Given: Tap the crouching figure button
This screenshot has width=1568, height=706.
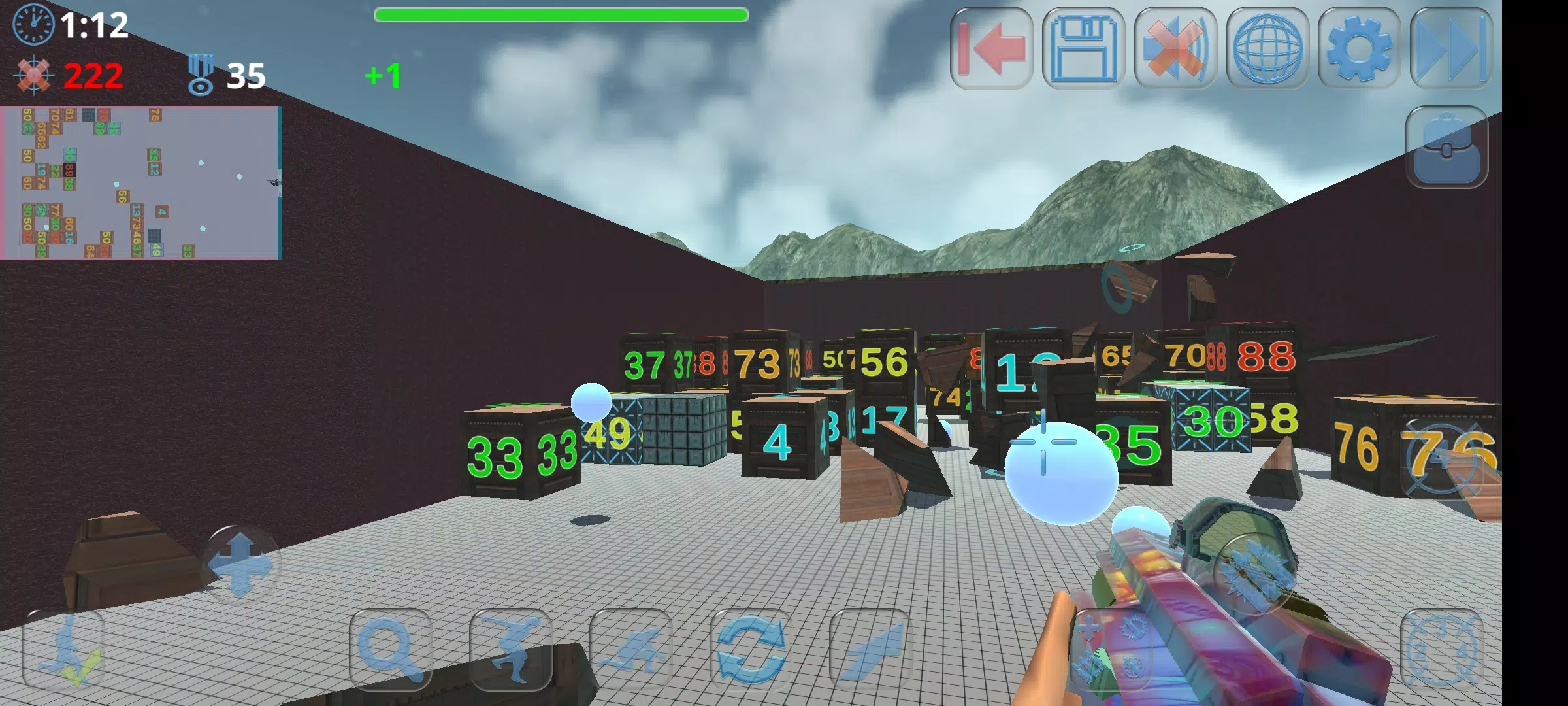Looking at the screenshot, I should (x=630, y=650).
